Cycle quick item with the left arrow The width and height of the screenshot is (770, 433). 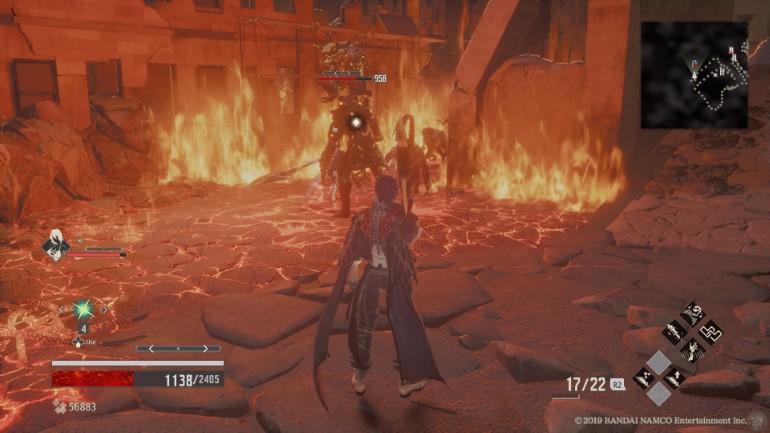click(x=62, y=309)
